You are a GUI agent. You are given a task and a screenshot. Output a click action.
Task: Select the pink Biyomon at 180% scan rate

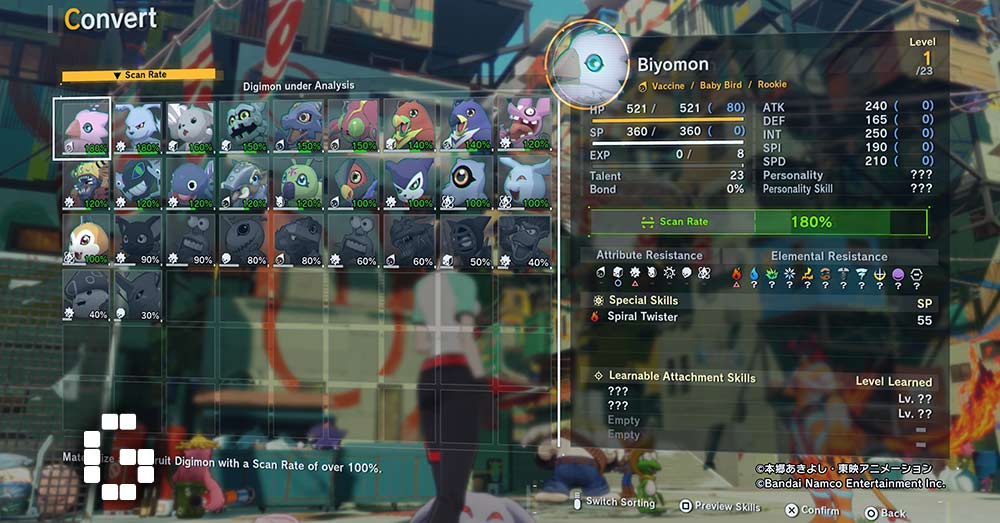[83, 128]
